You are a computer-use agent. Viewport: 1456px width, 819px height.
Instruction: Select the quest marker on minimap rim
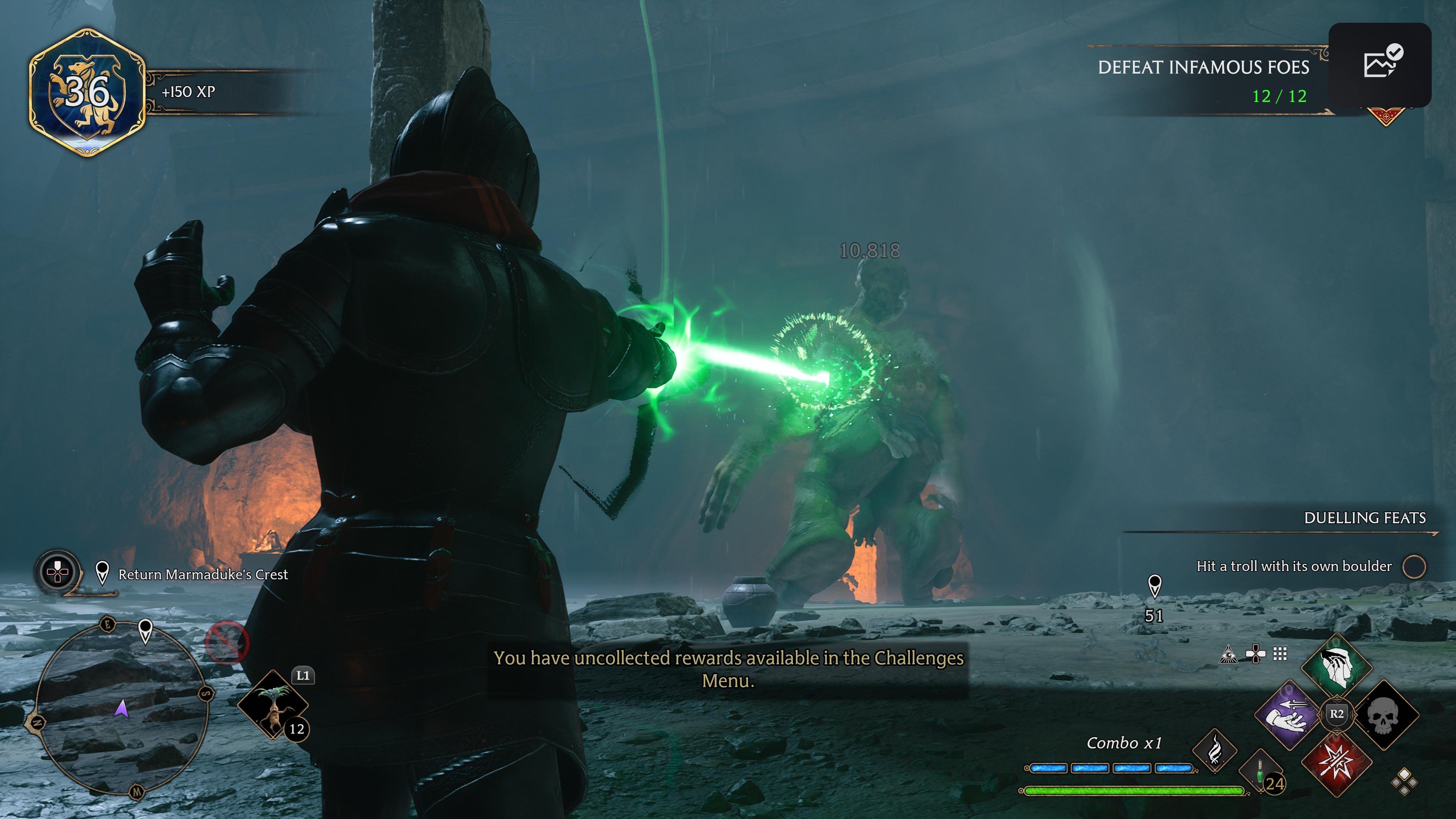click(145, 630)
